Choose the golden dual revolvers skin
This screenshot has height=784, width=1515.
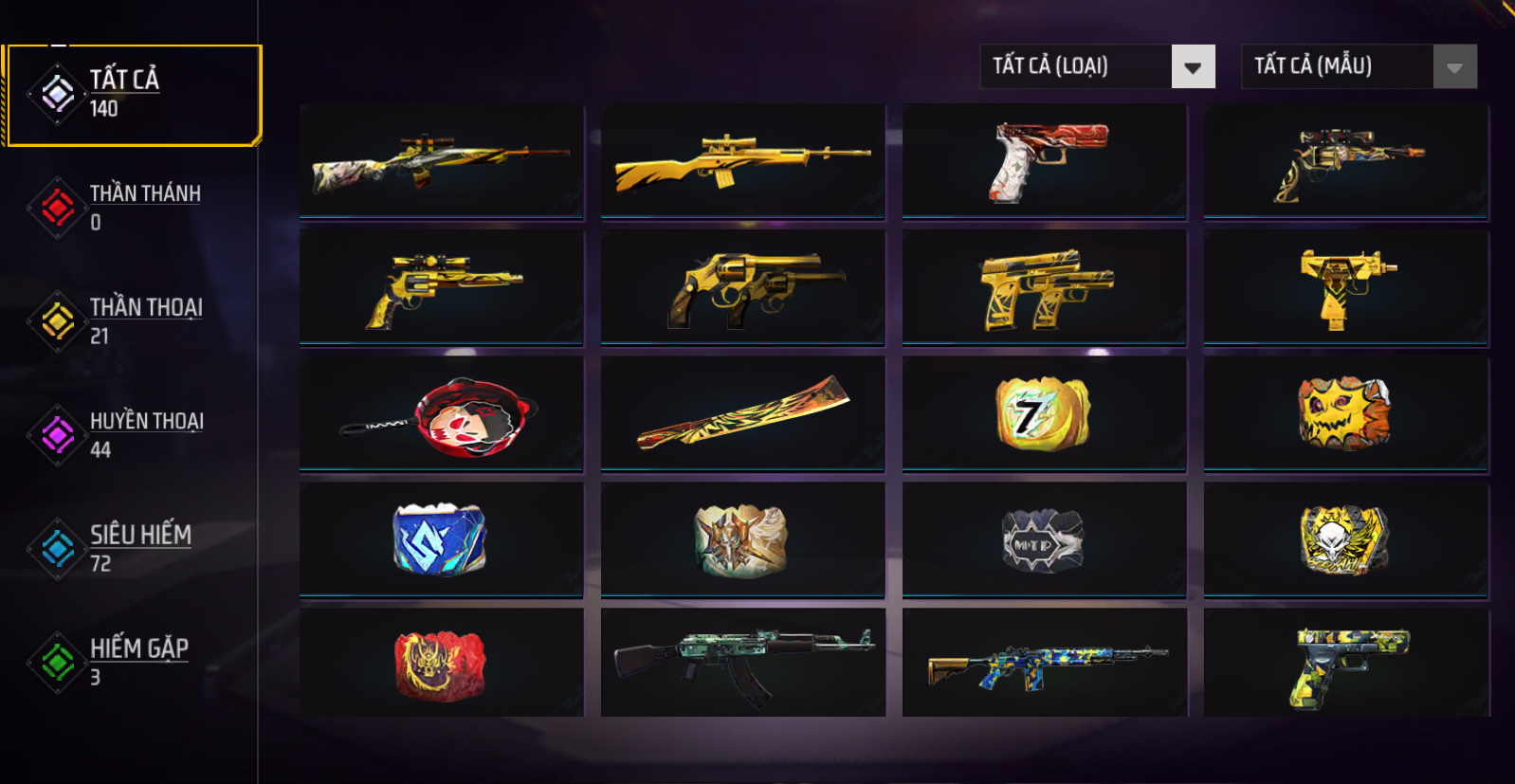[742, 287]
